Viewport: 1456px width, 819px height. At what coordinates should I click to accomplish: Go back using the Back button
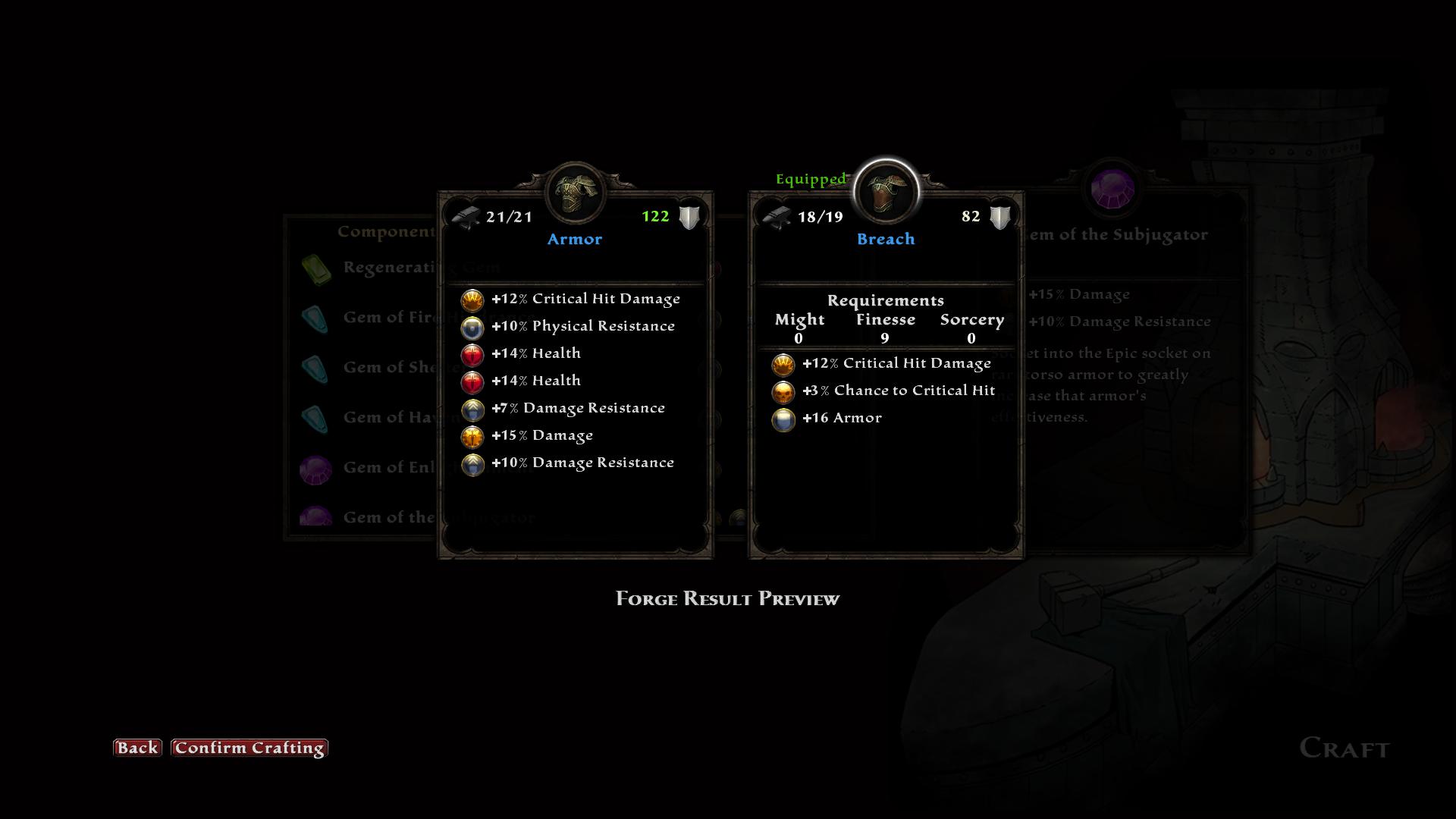[137, 748]
